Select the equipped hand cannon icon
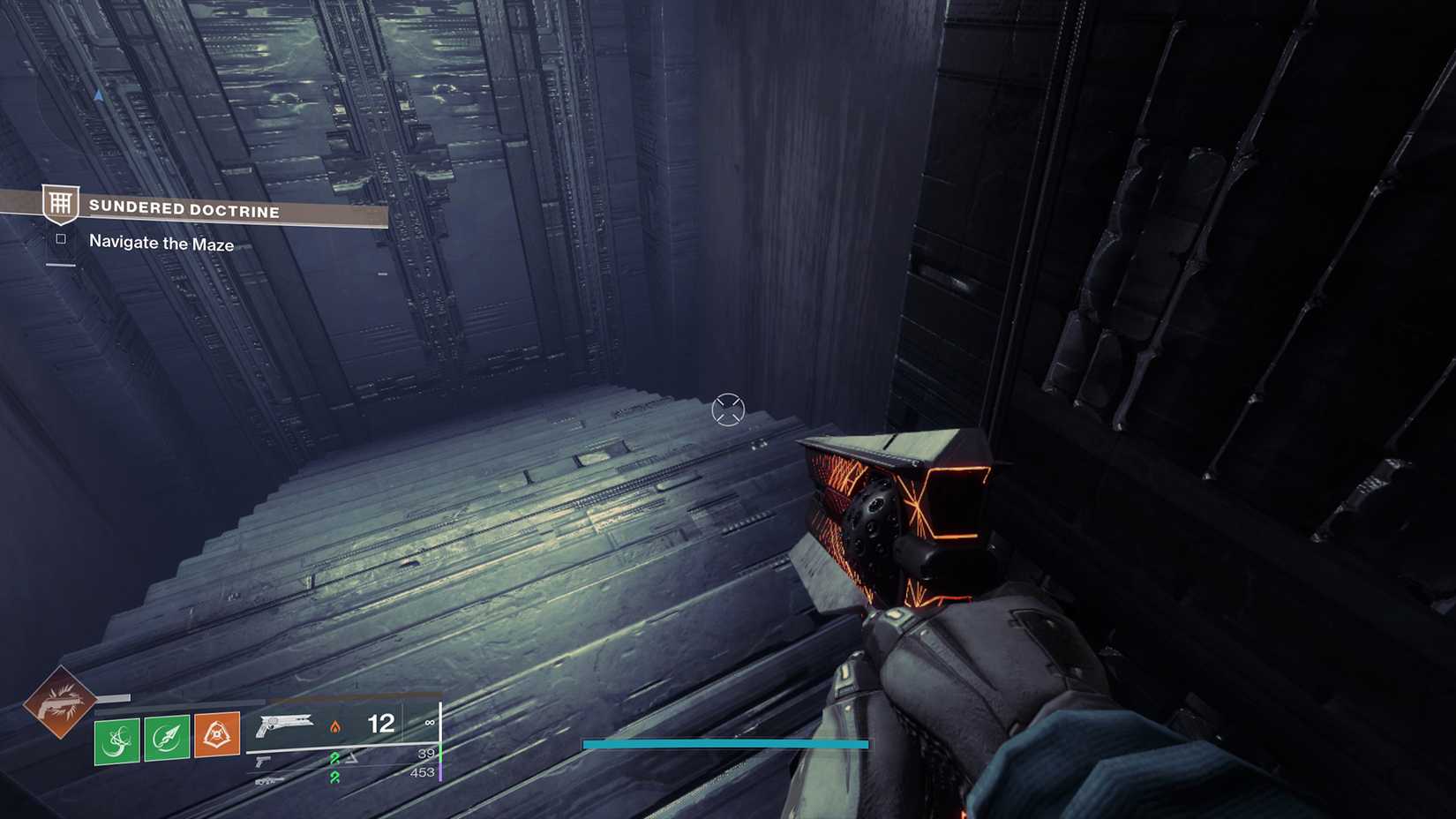The image size is (1456, 819). [x=285, y=726]
